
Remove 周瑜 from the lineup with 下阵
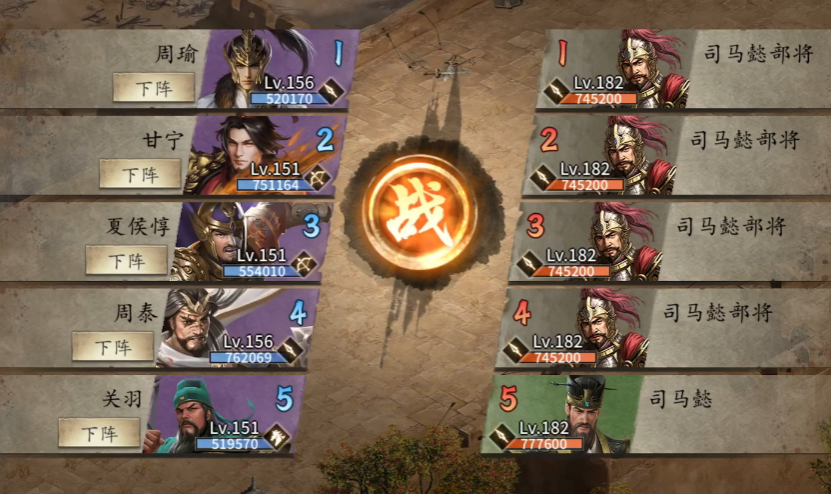[153, 88]
